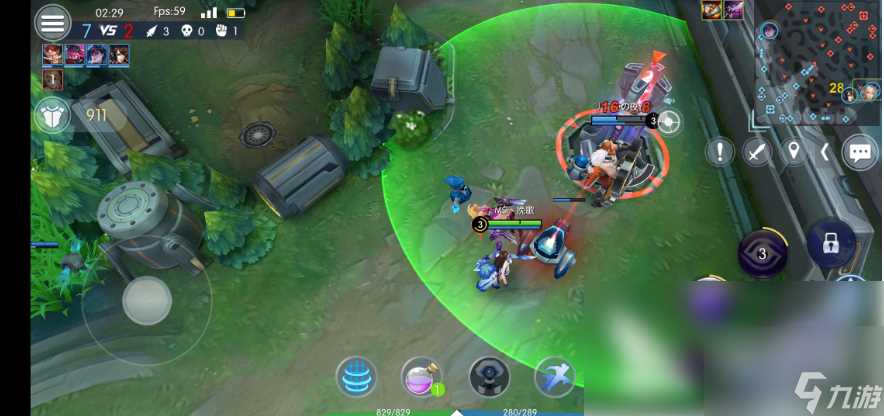Cast the blue flash dash spell
The width and height of the screenshot is (884, 416).
(x=554, y=376)
